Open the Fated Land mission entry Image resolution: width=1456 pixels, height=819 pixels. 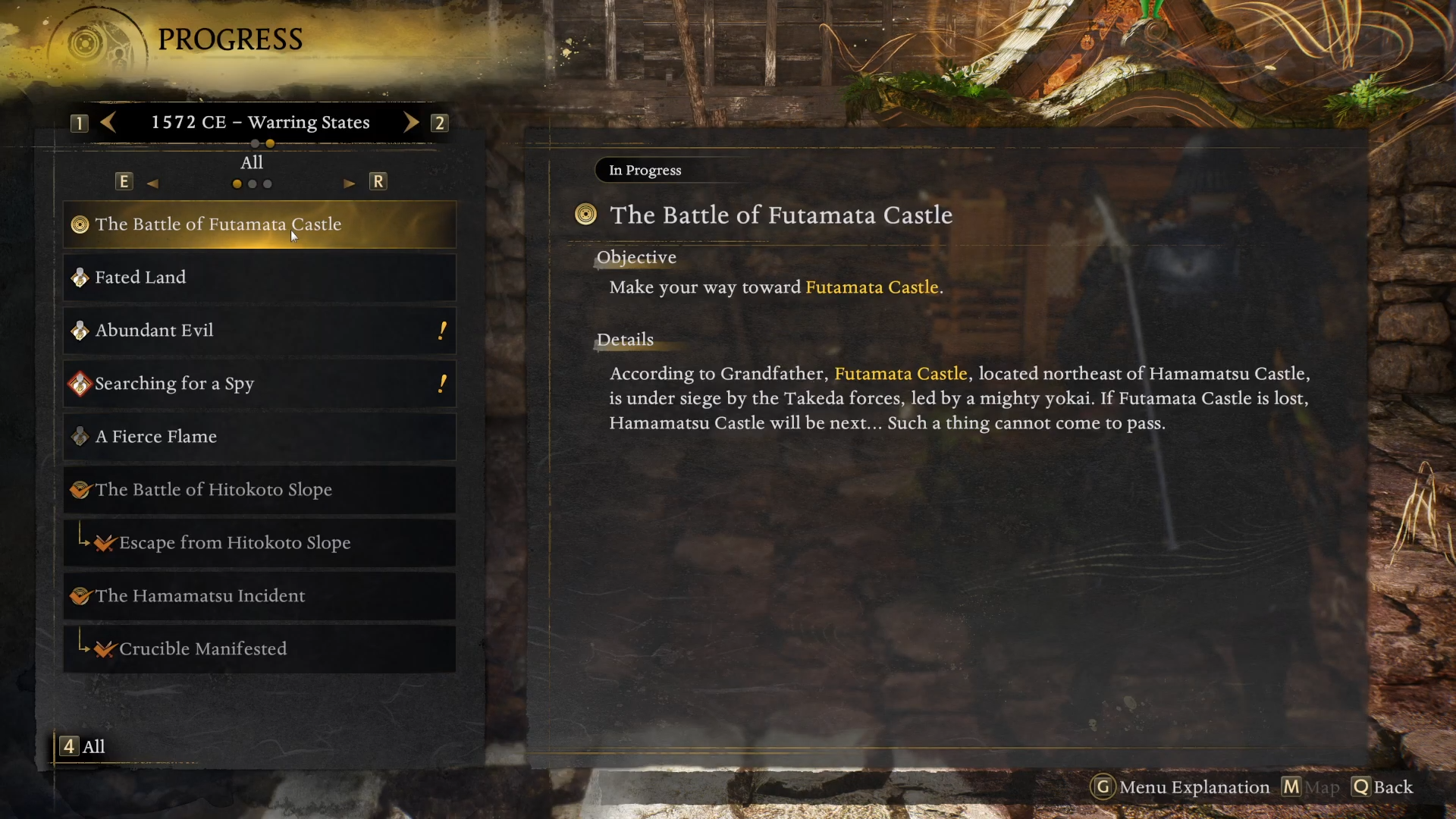[x=259, y=278]
